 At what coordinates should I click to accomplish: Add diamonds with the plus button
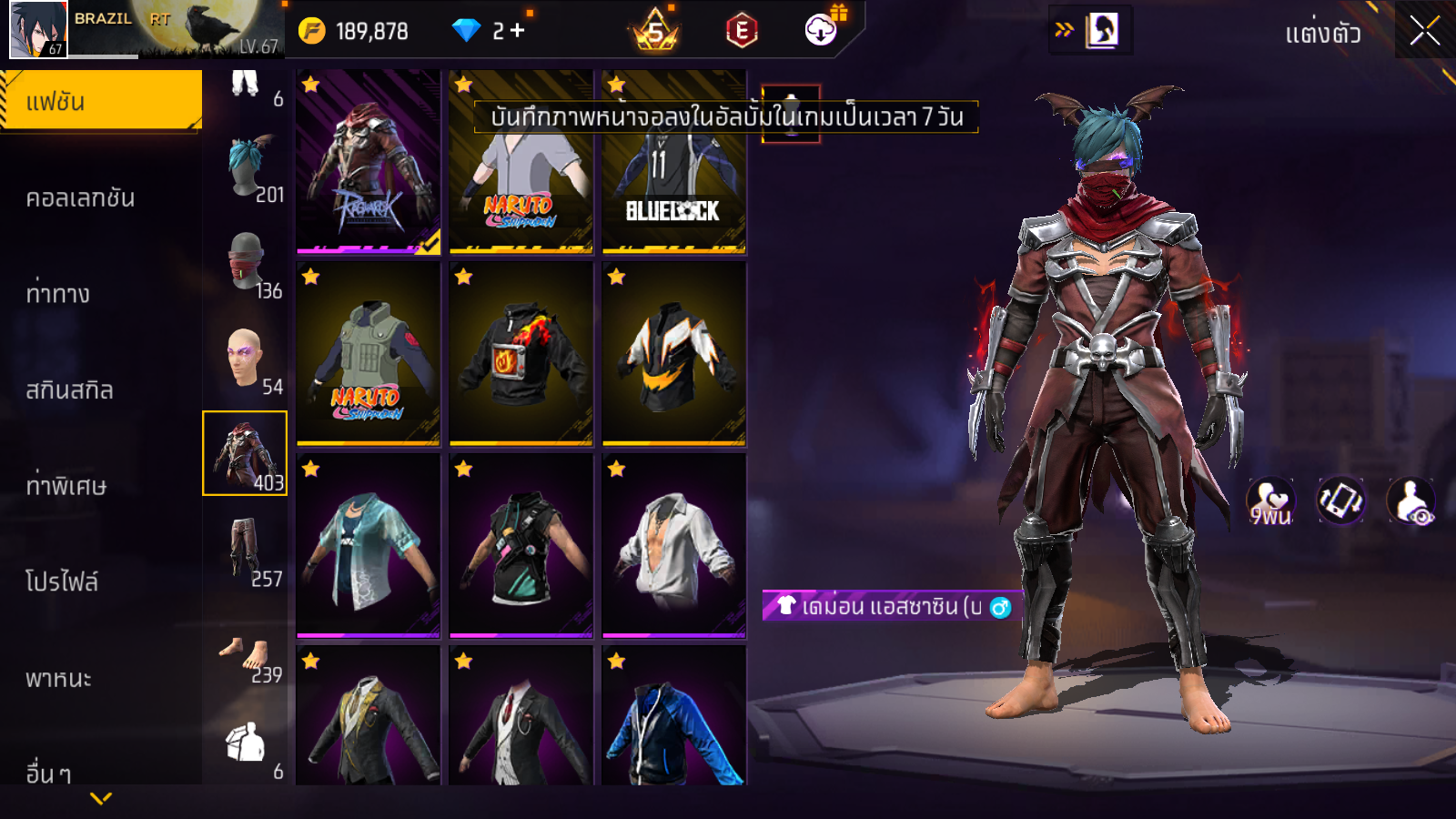[x=517, y=31]
